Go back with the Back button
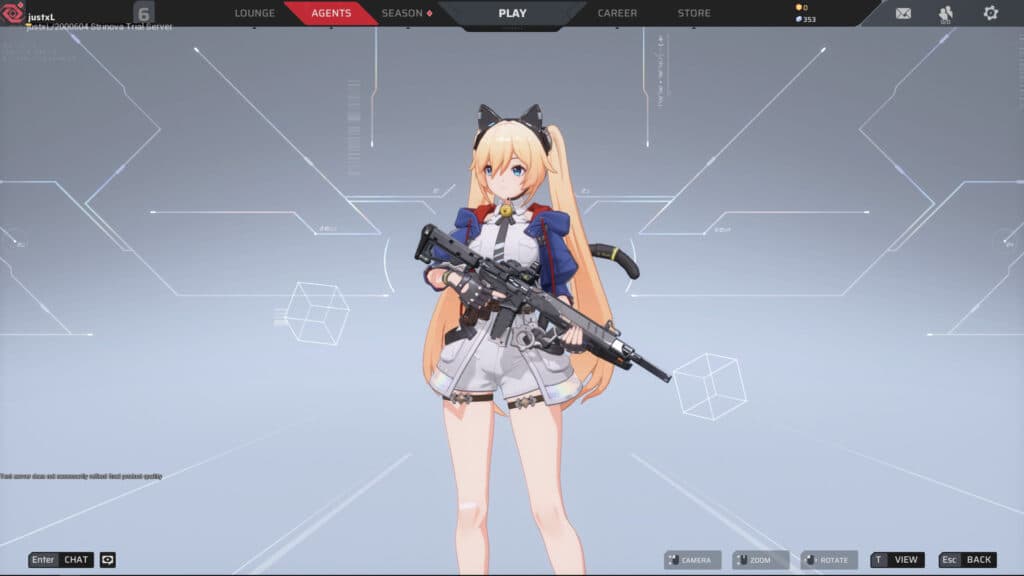Viewport: 1024px width, 576px height. tap(967, 560)
